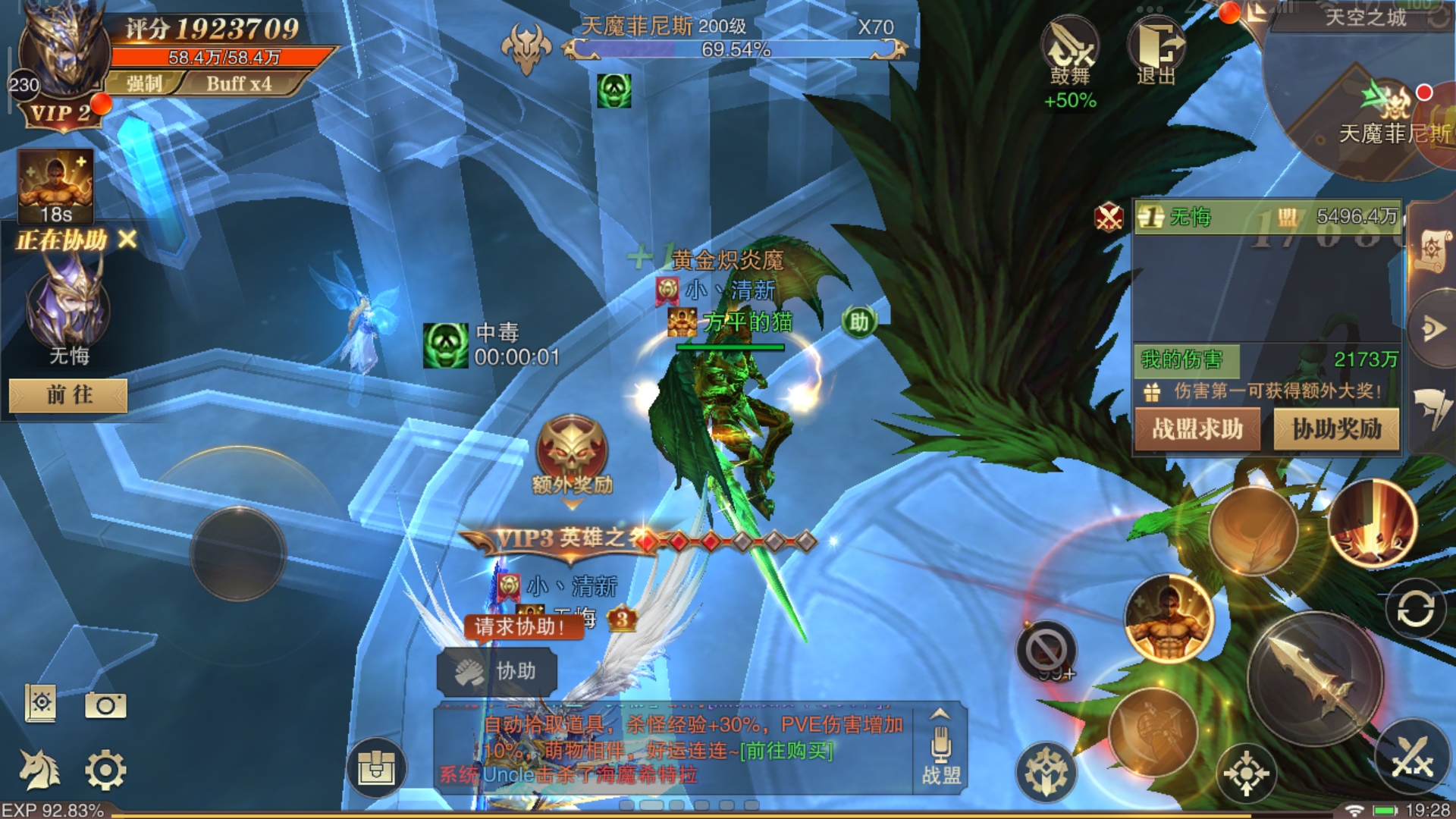This screenshot has height=819, width=1456.
Task: Open the treasure chest bag icon
Action: (x=377, y=767)
